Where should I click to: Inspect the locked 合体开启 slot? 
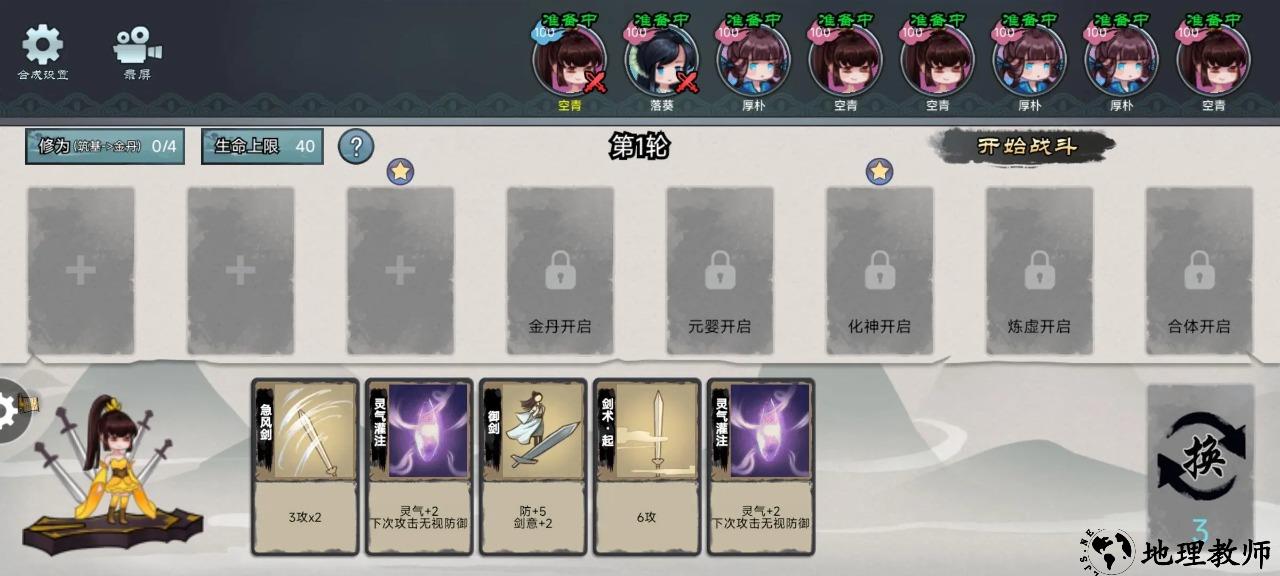pyautogui.click(x=1199, y=270)
